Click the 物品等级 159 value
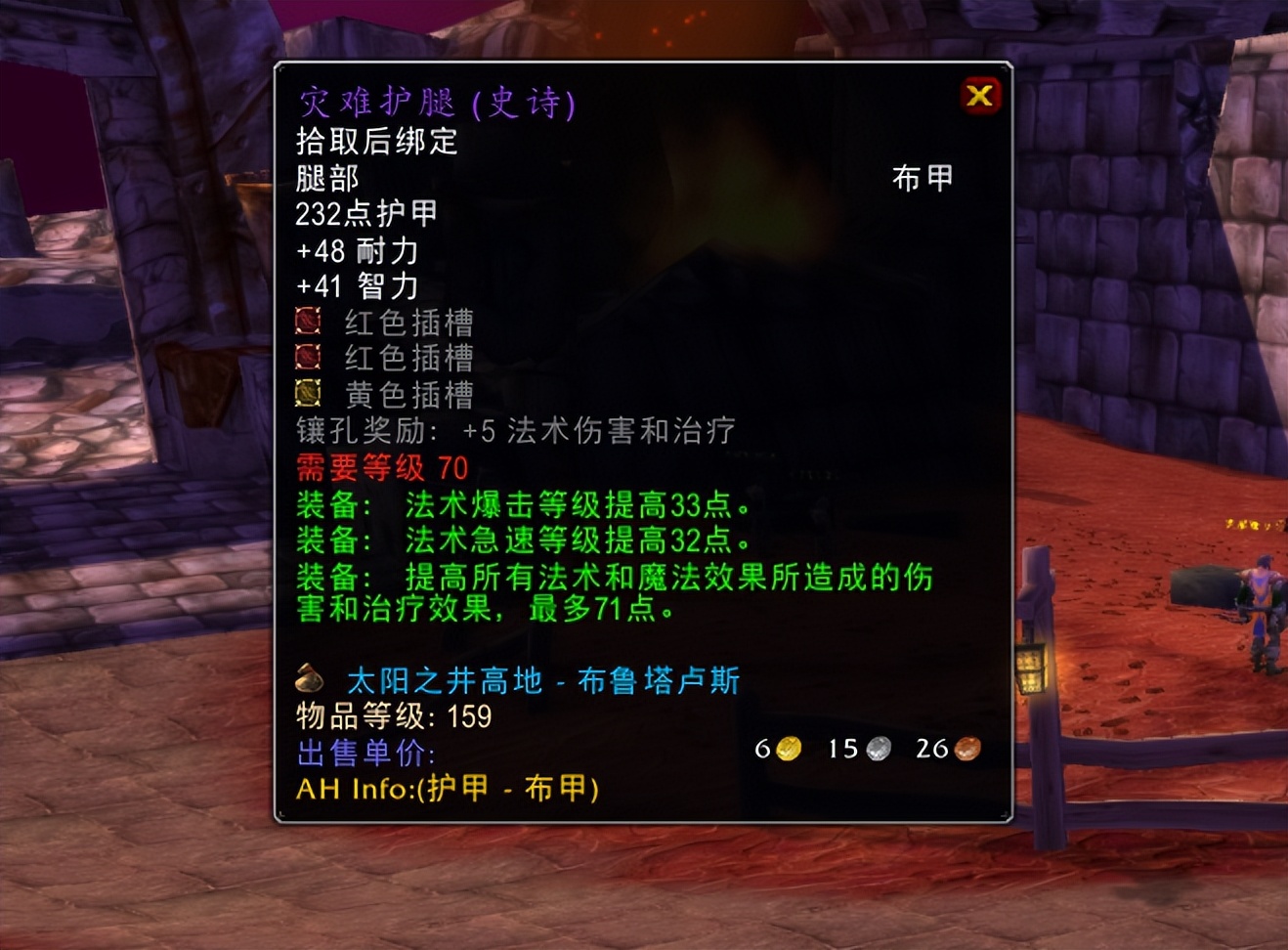 point(393,716)
